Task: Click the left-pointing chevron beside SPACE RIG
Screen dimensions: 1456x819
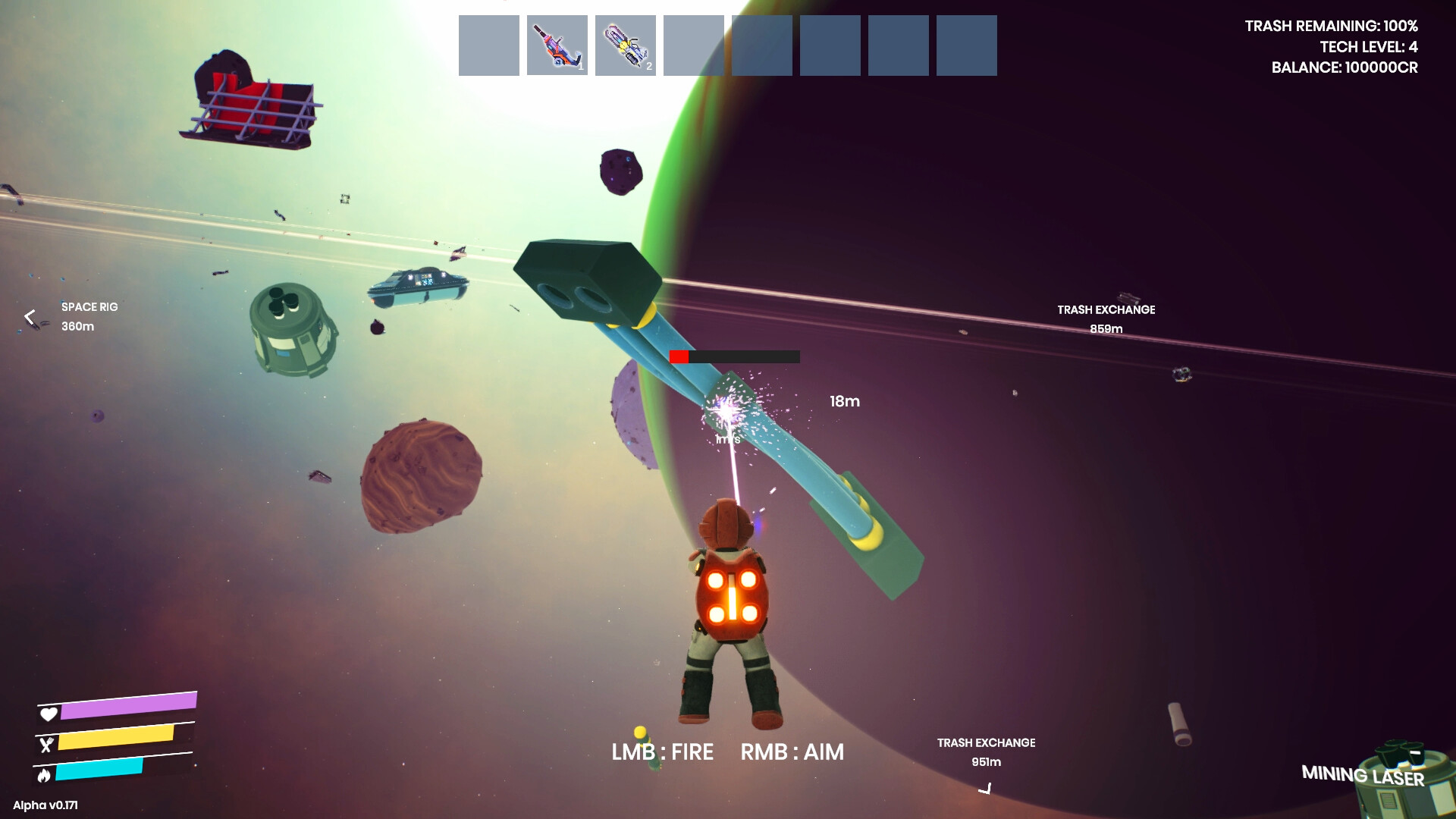Action: [29, 317]
